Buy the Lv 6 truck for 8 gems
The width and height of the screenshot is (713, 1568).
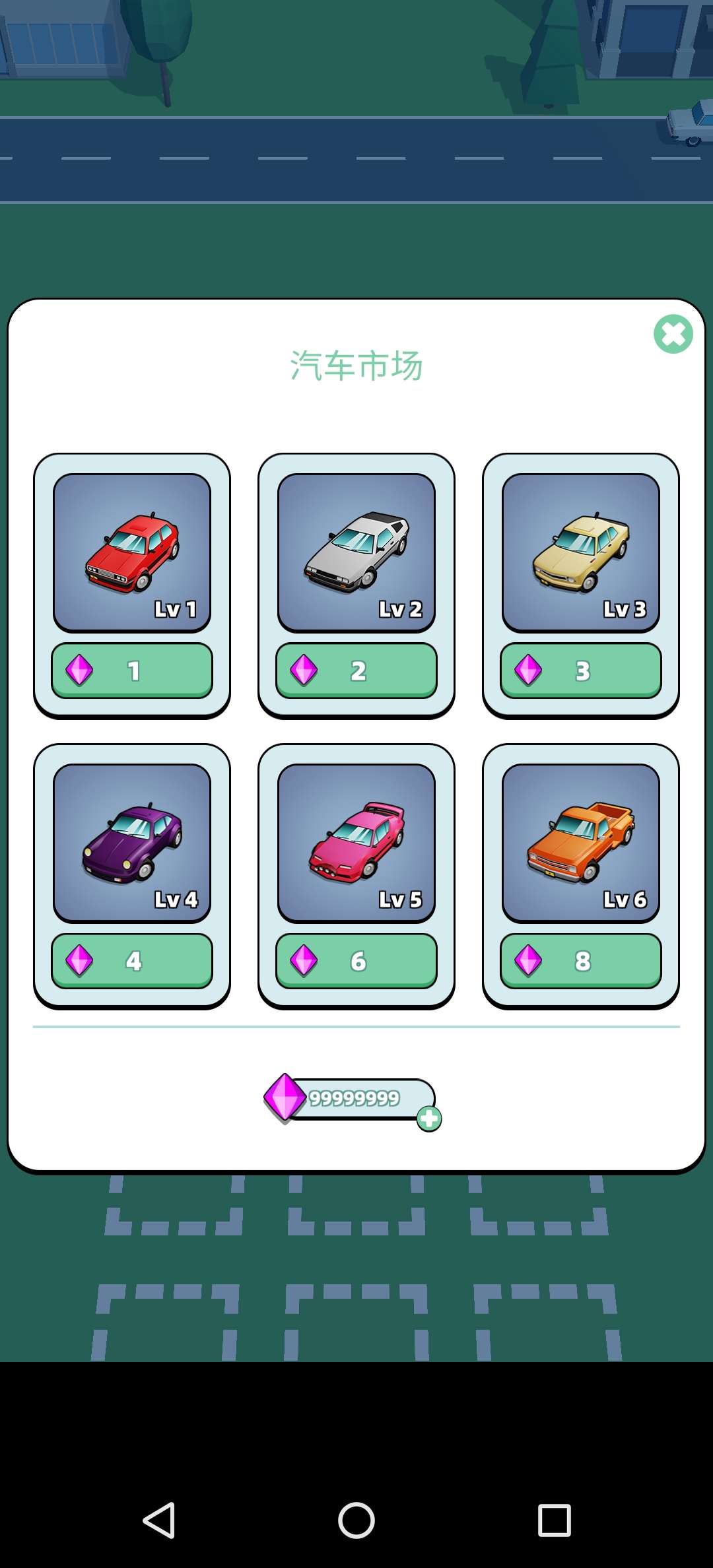click(581, 961)
